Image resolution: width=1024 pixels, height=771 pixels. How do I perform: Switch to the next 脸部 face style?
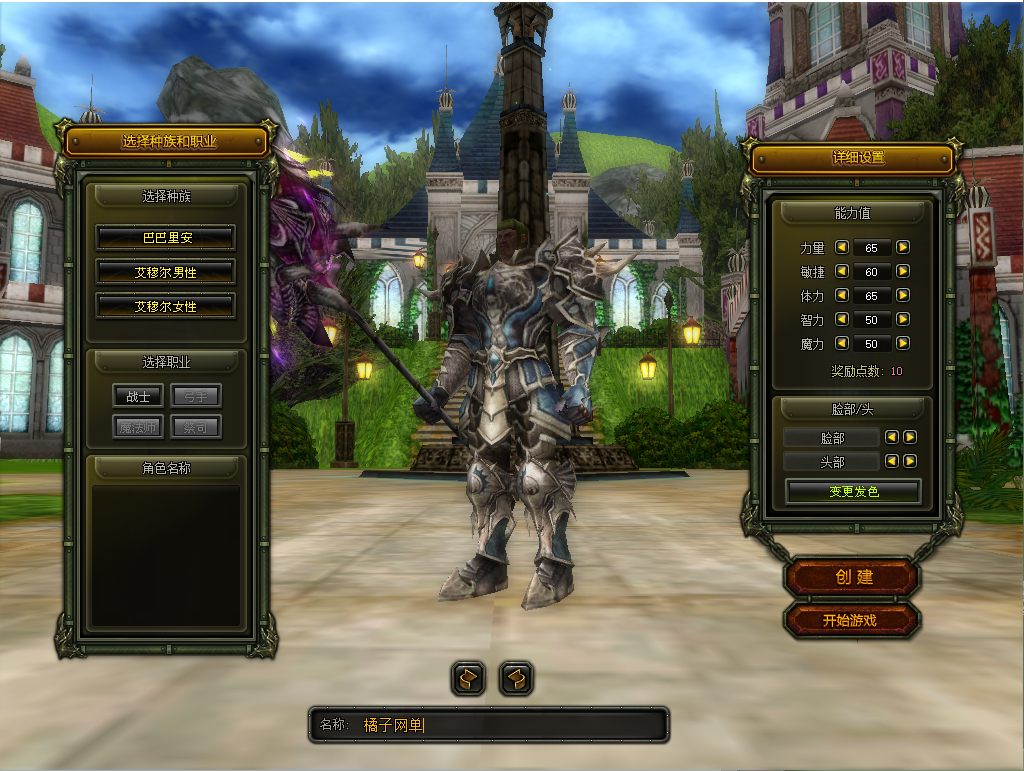[x=910, y=437]
